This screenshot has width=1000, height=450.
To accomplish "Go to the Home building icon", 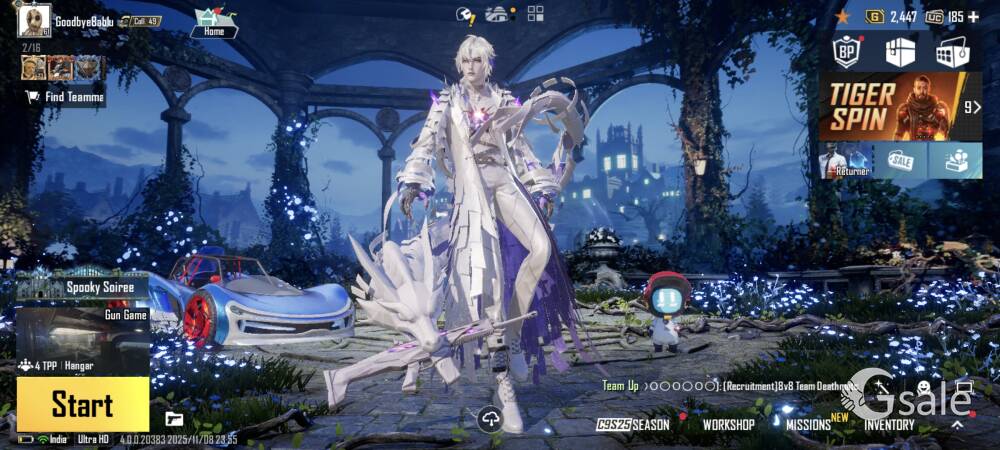I will pyautogui.click(x=213, y=22).
